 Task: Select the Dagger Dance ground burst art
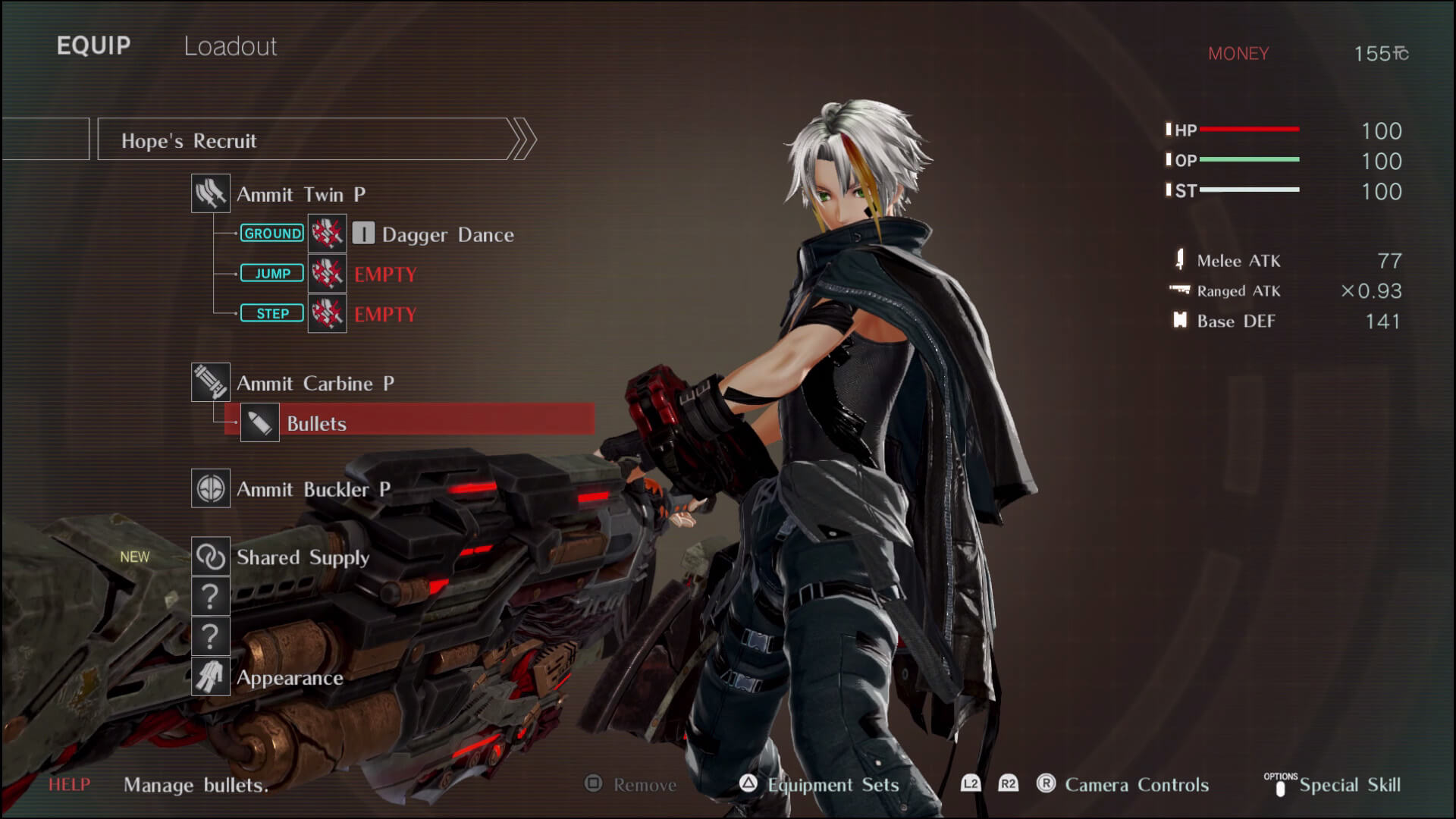coord(447,234)
